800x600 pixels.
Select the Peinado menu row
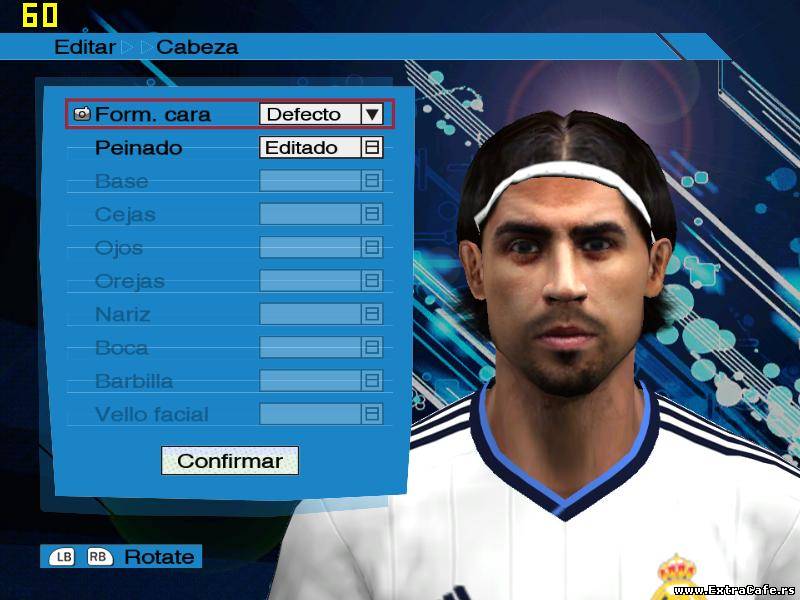(x=139, y=148)
